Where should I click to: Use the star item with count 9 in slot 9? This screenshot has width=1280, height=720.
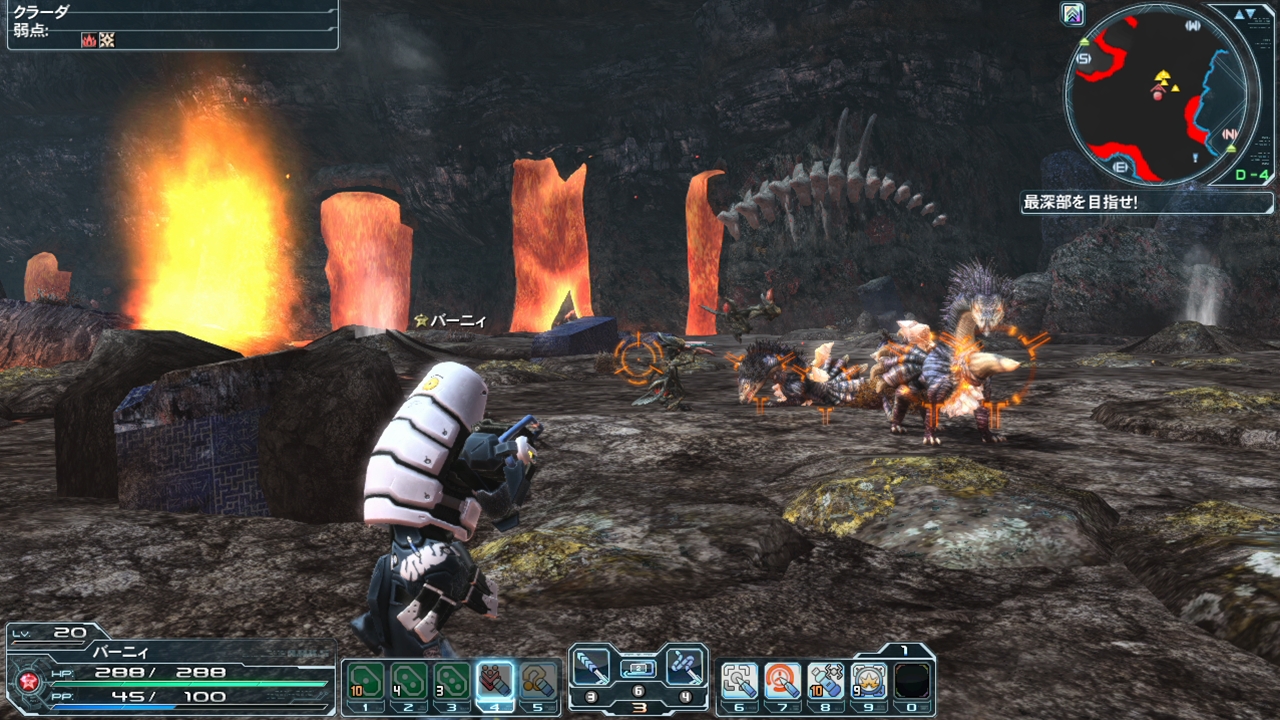pos(869,681)
